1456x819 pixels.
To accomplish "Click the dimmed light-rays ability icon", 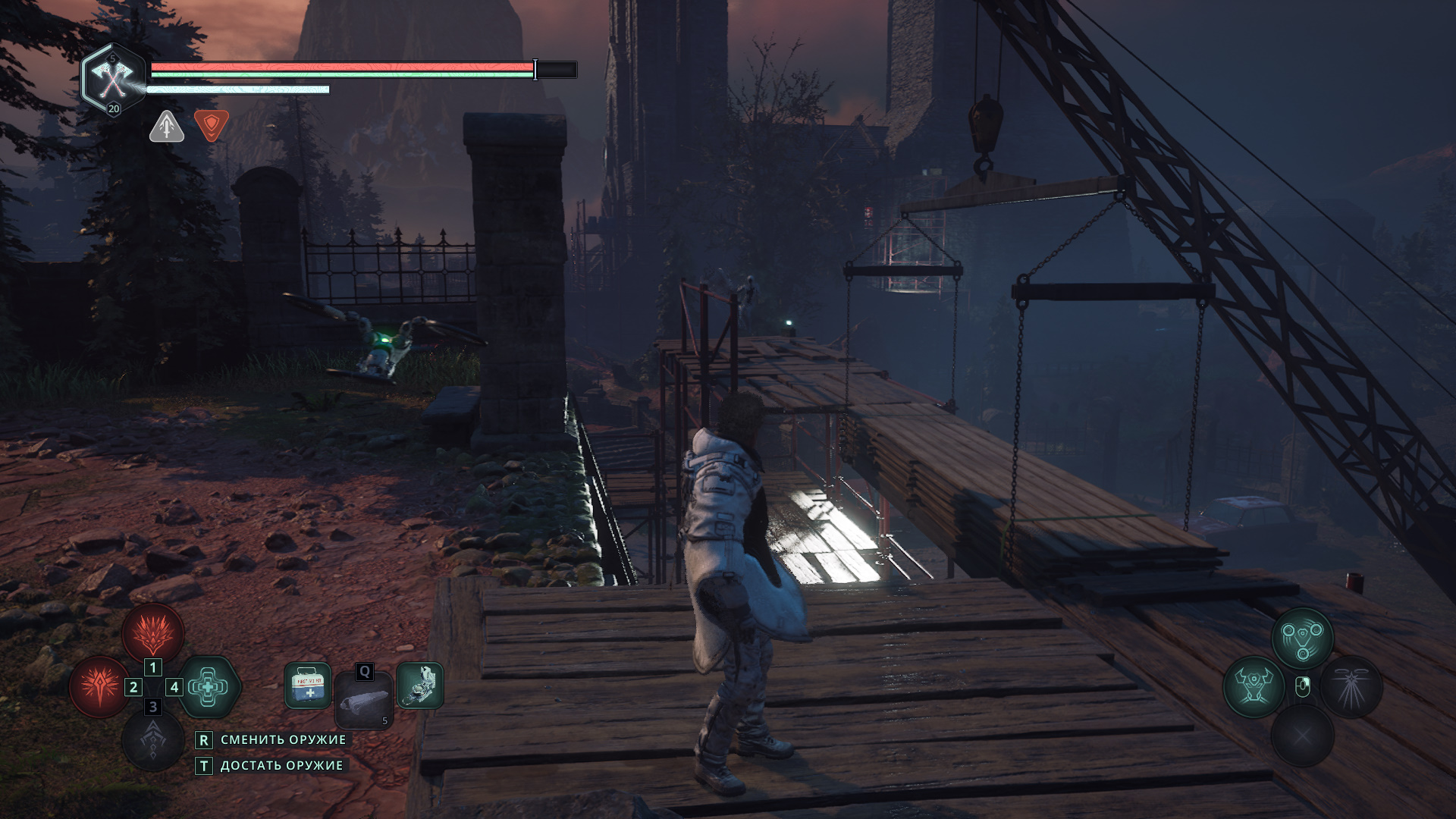I will point(1351,687).
